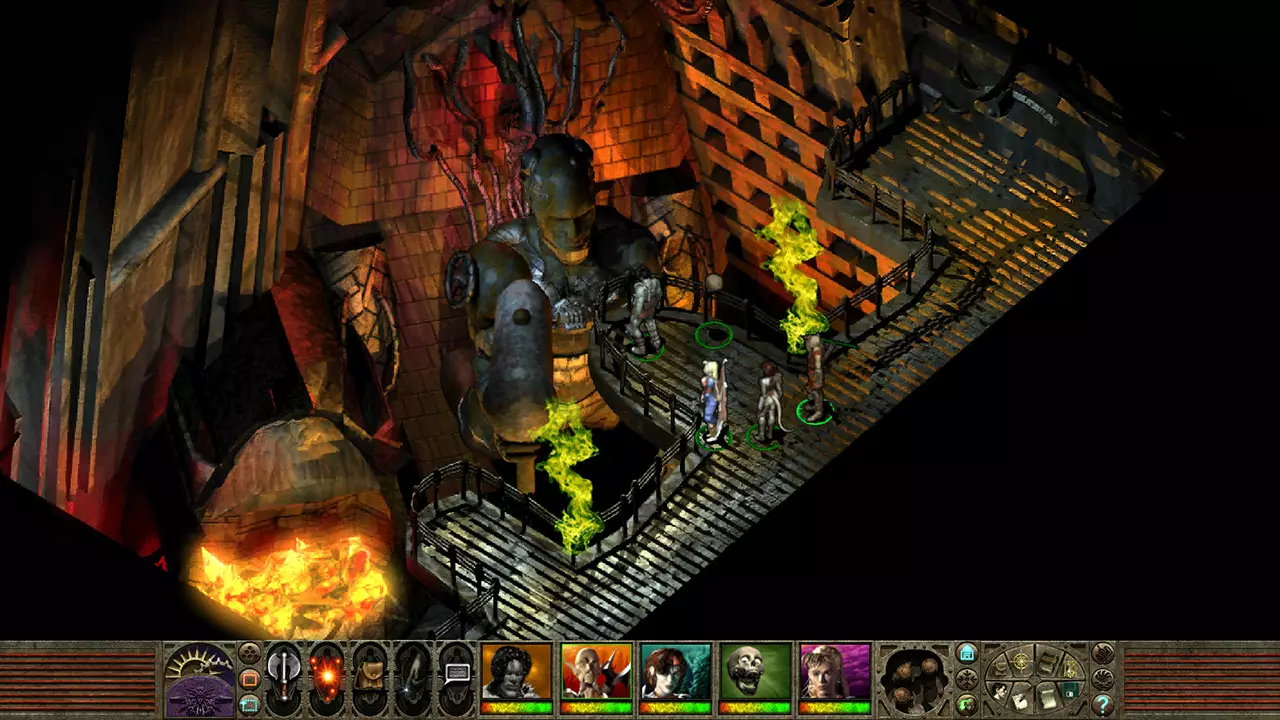
Task: Click the save game floppy disk icon
Action: pos(1068,689)
